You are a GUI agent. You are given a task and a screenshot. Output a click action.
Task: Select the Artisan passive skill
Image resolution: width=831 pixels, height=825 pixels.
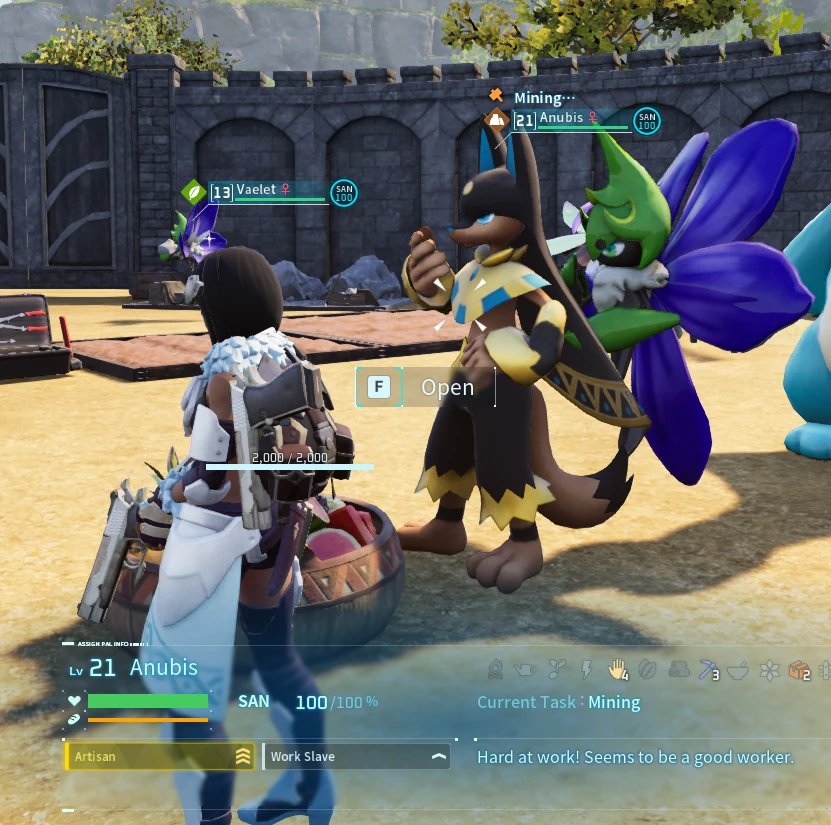[159, 757]
